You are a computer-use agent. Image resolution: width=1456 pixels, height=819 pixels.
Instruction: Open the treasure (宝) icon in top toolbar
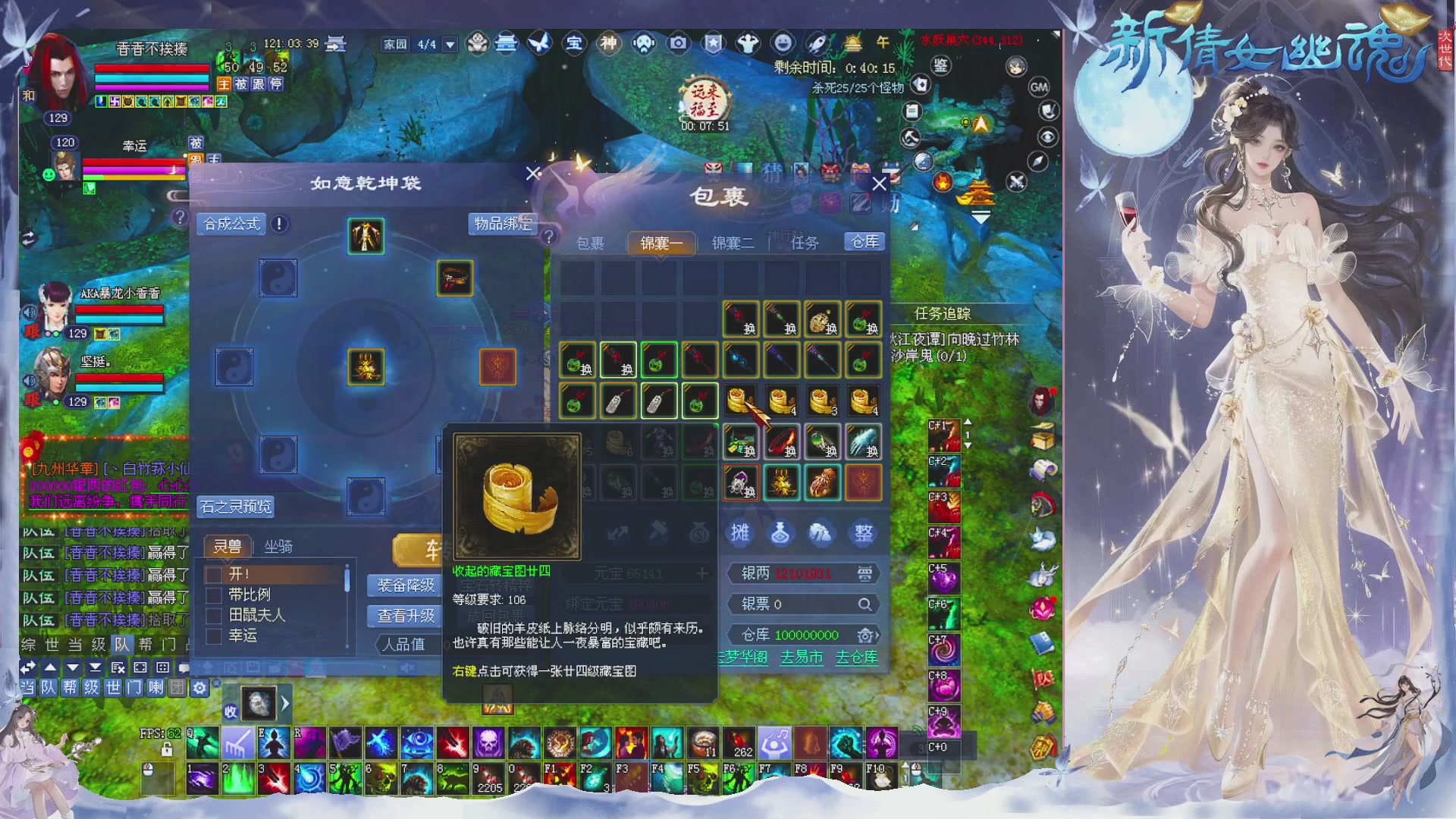[x=574, y=44]
